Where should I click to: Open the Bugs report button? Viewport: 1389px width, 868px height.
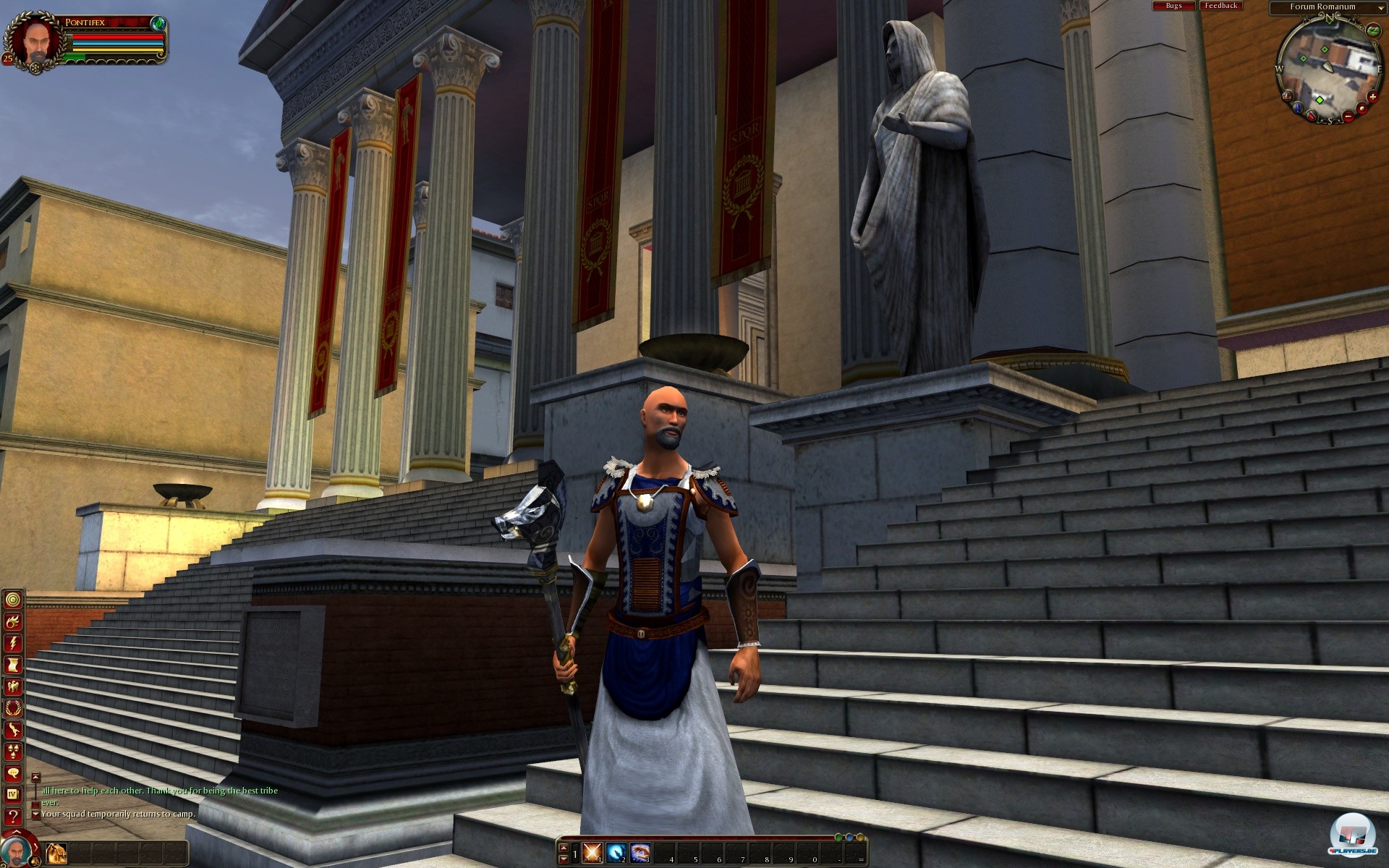point(1173,6)
